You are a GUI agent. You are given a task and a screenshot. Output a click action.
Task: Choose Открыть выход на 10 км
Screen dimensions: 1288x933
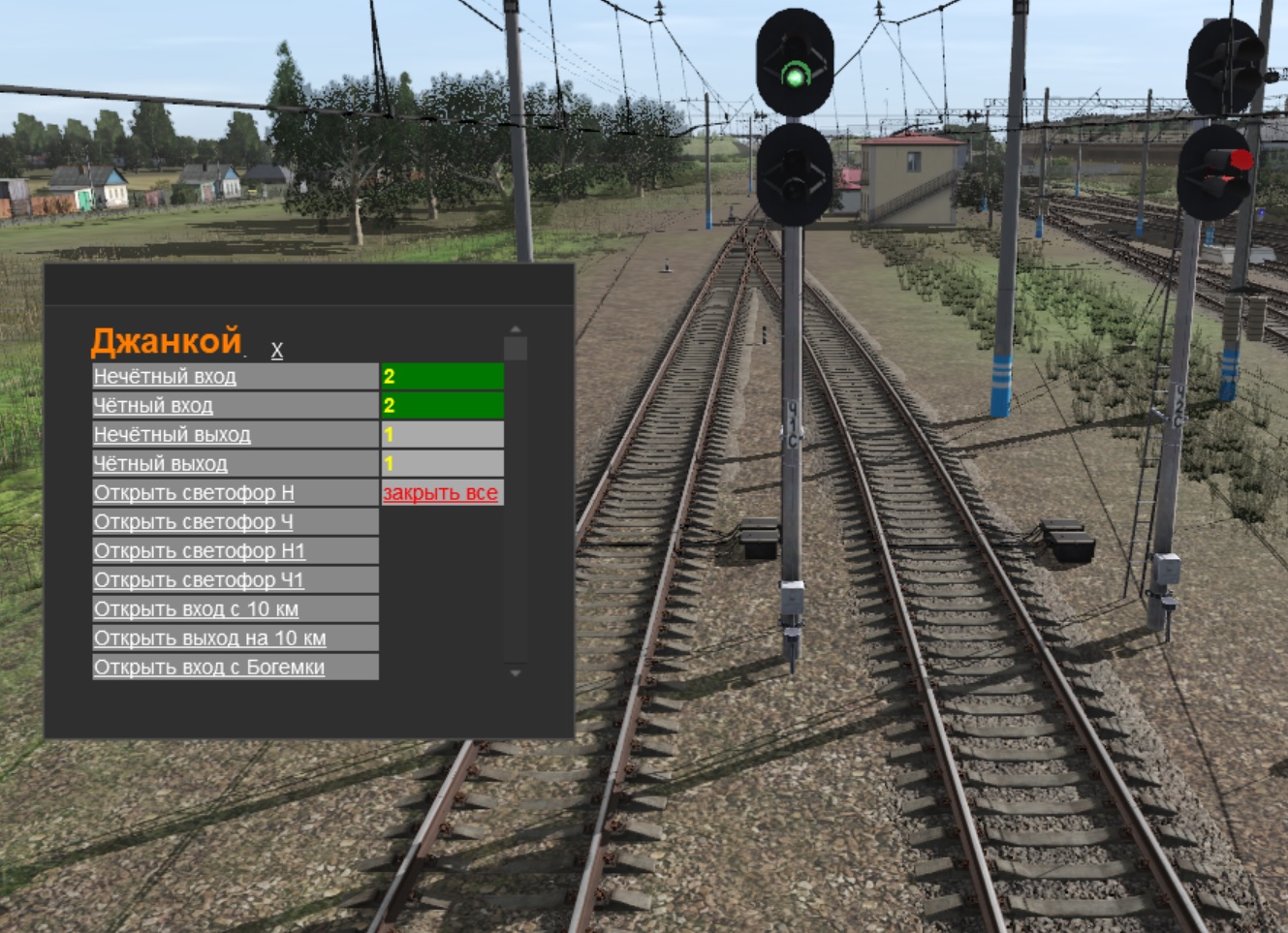point(210,638)
